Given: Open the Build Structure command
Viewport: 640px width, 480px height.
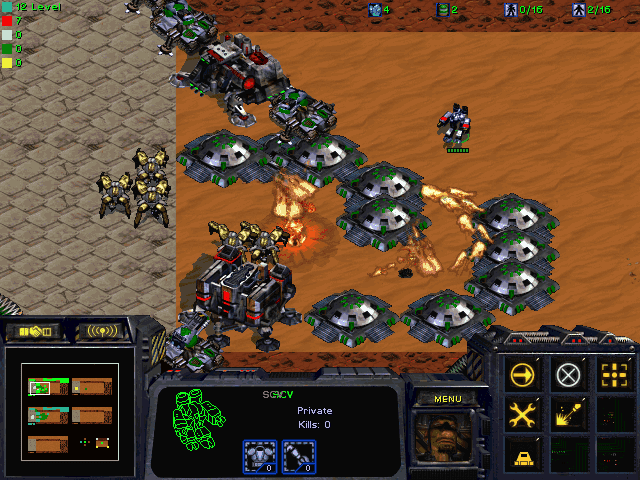Looking at the screenshot, I should [x=523, y=454].
